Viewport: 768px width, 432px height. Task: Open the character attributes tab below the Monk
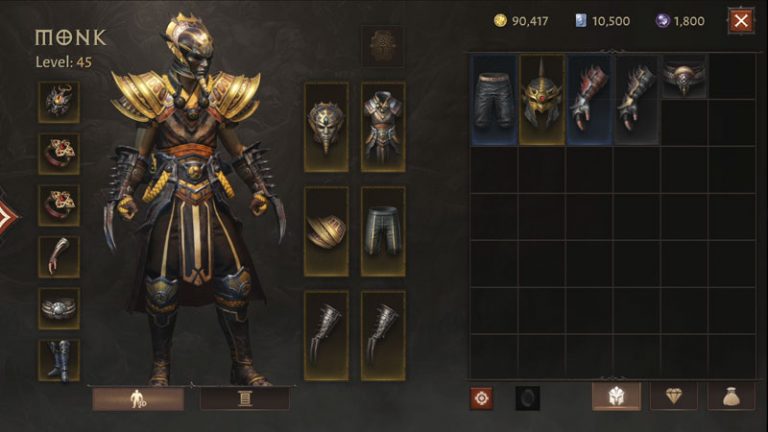138,399
